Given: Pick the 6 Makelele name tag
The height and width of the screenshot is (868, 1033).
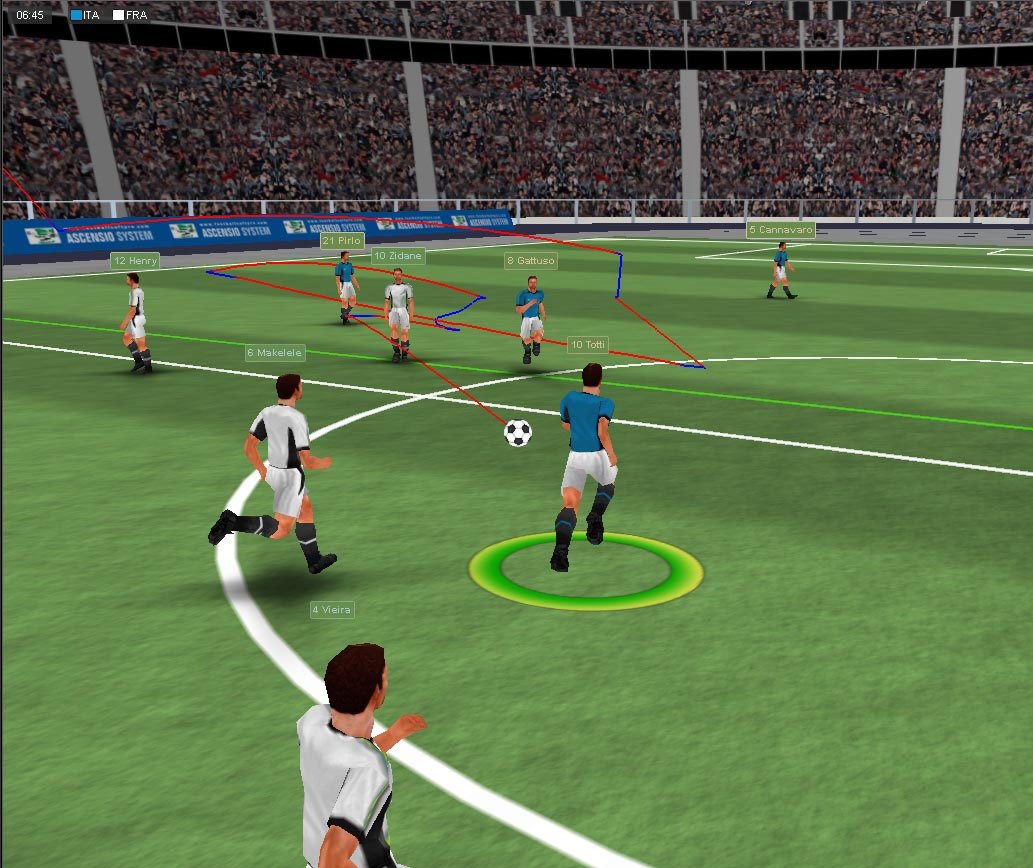Looking at the screenshot, I should click(x=275, y=353).
